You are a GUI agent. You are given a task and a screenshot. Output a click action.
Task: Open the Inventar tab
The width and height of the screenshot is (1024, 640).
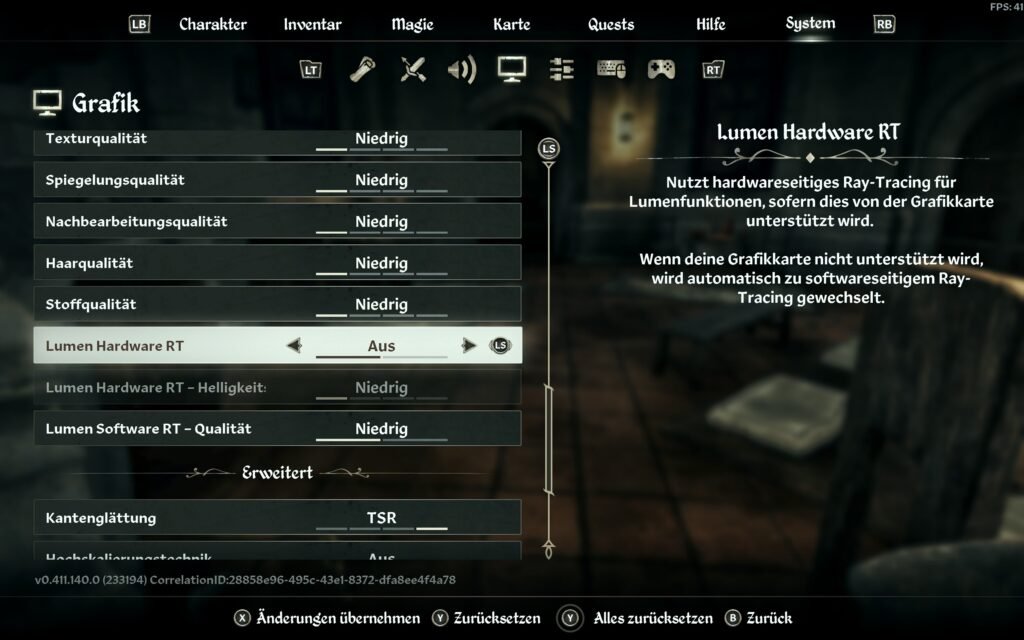click(312, 24)
